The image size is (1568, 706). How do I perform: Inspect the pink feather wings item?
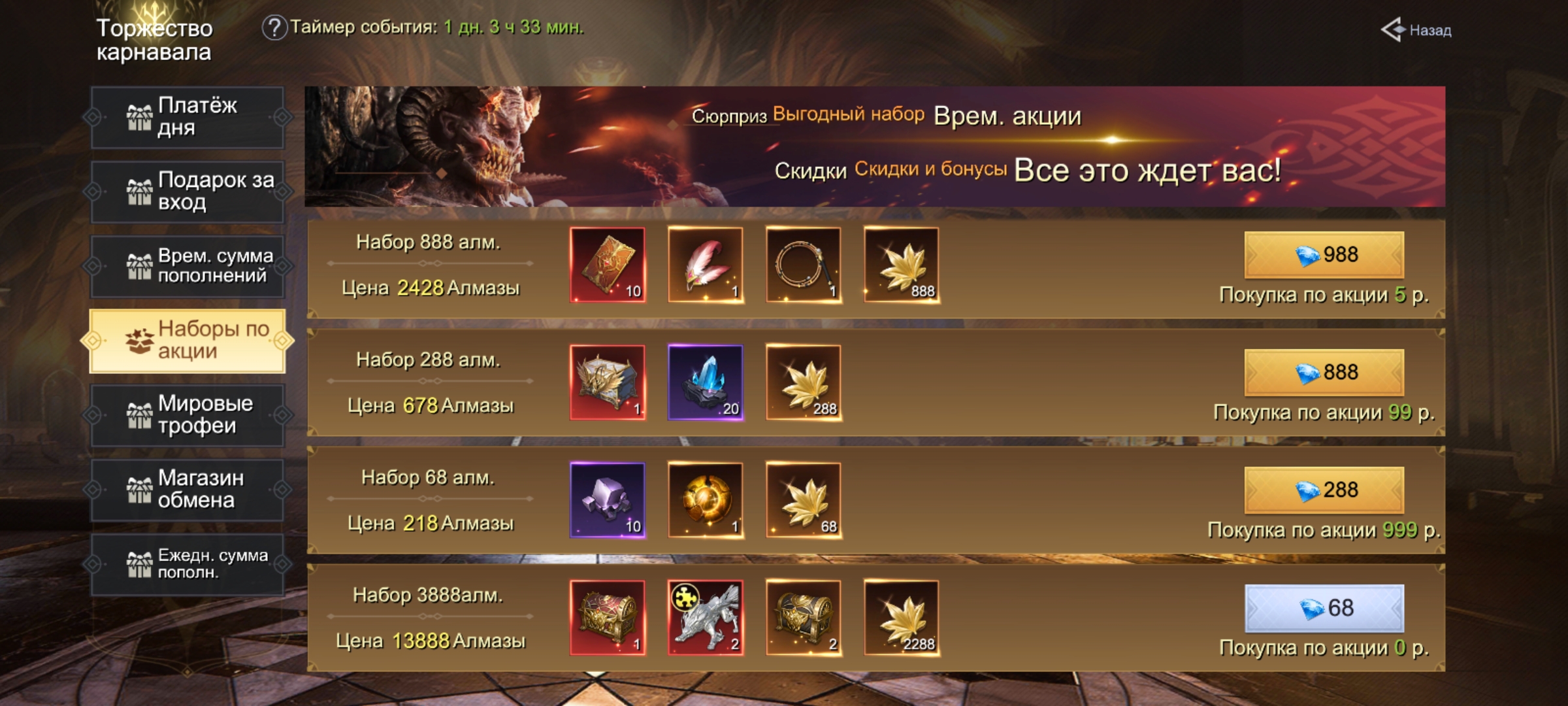(706, 265)
